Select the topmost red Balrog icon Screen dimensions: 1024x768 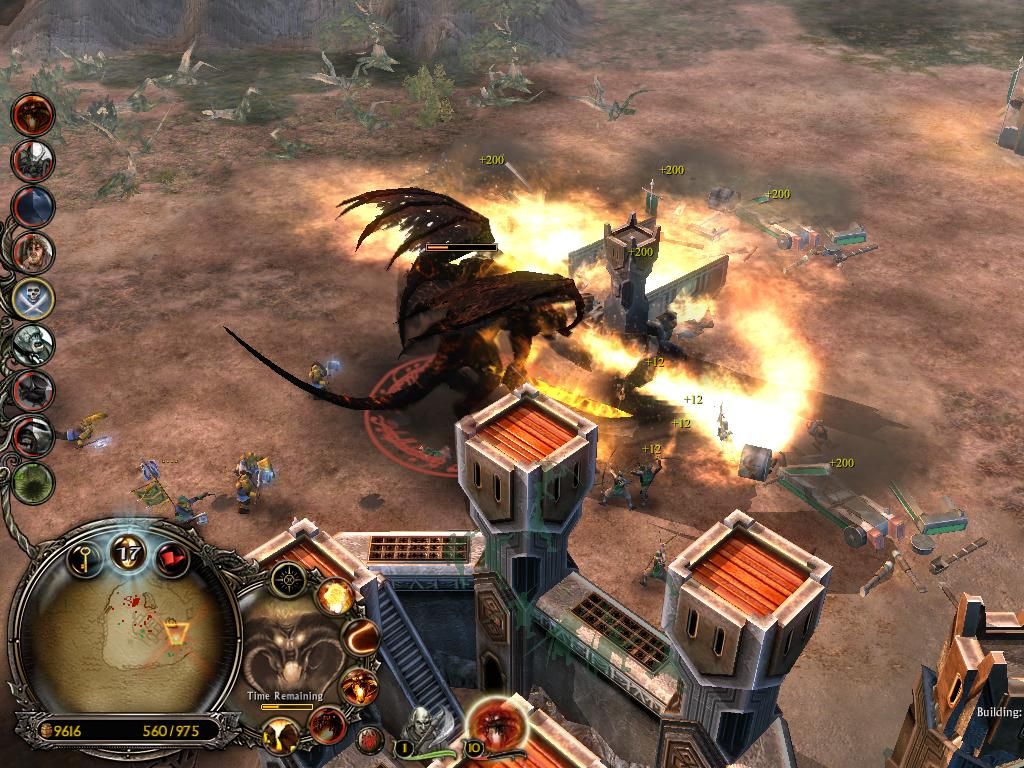(x=33, y=113)
